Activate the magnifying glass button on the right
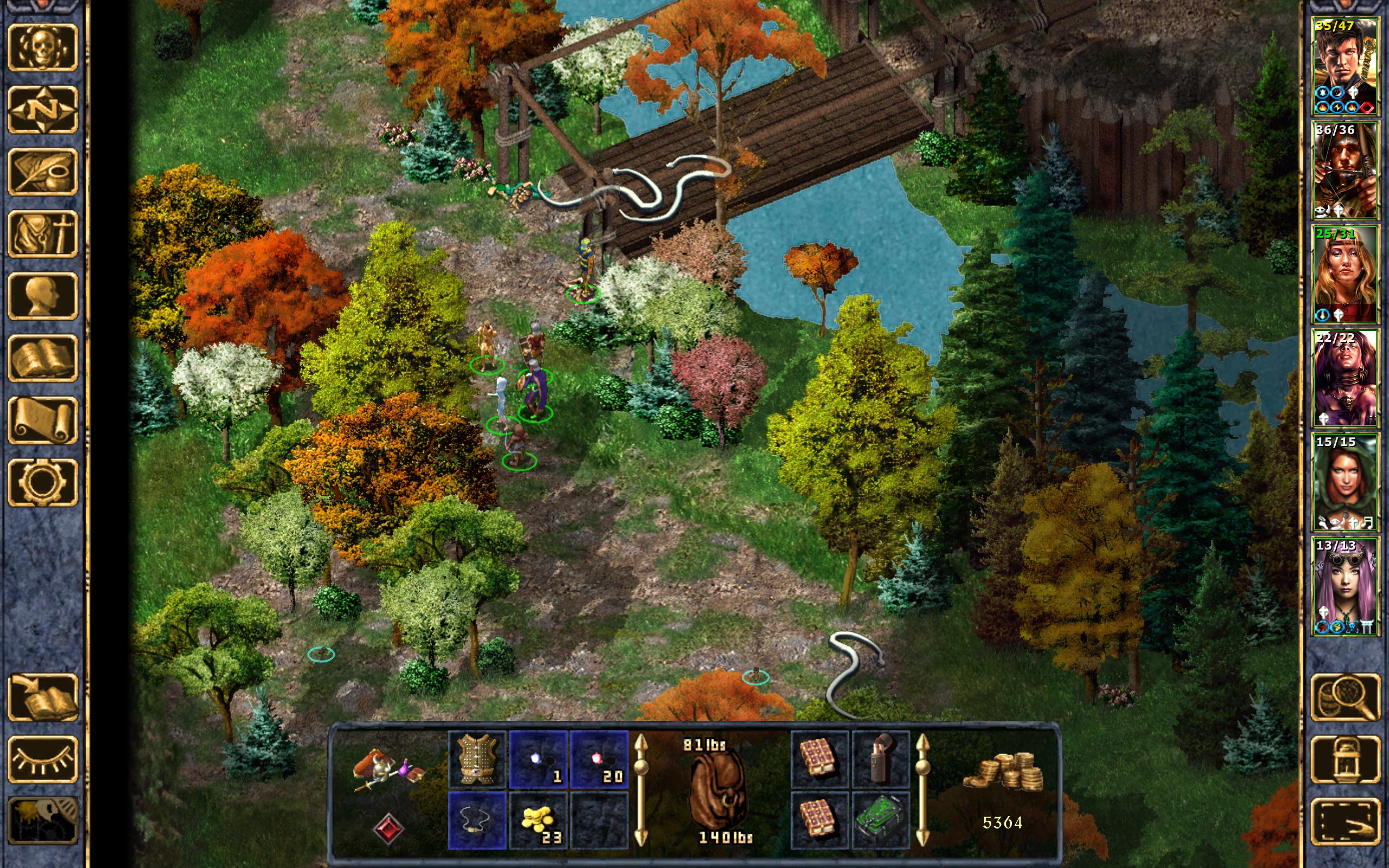The image size is (1389, 868). click(1345, 697)
